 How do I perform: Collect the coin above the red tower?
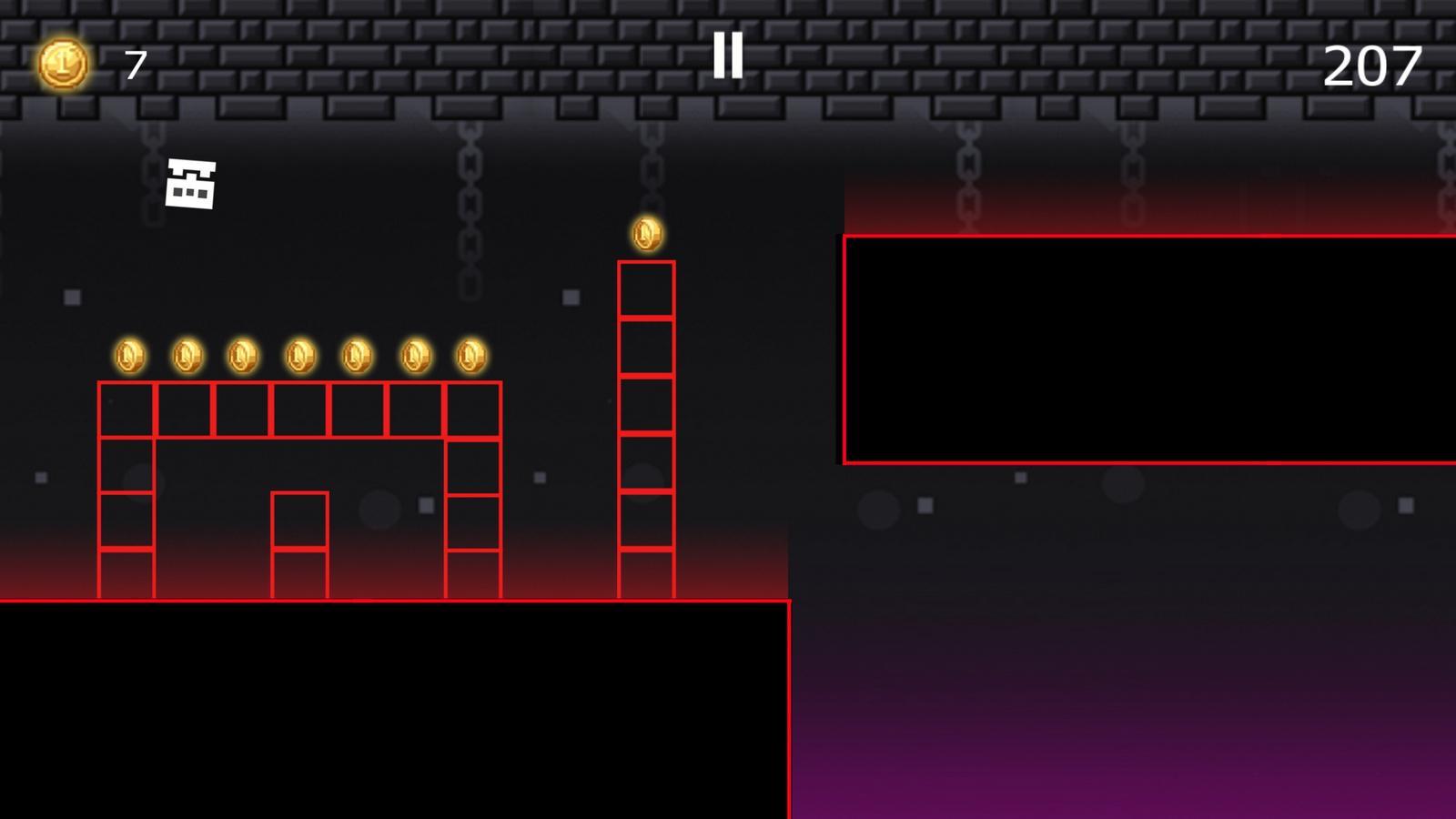648,235
